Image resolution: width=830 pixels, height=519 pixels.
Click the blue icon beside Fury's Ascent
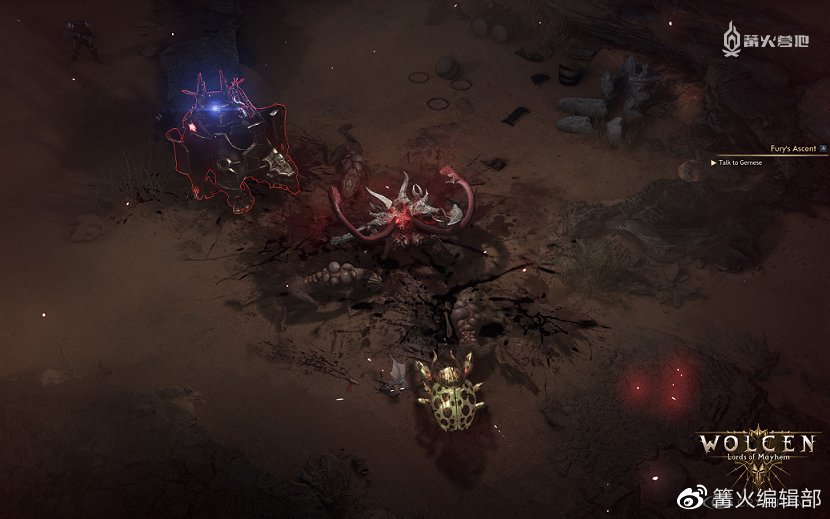tap(823, 149)
